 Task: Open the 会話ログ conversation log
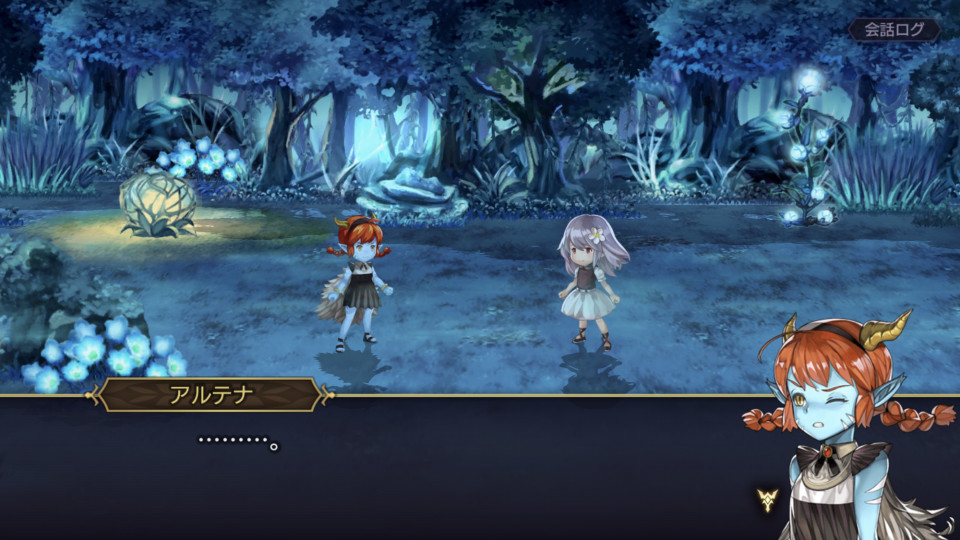[894, 30]
